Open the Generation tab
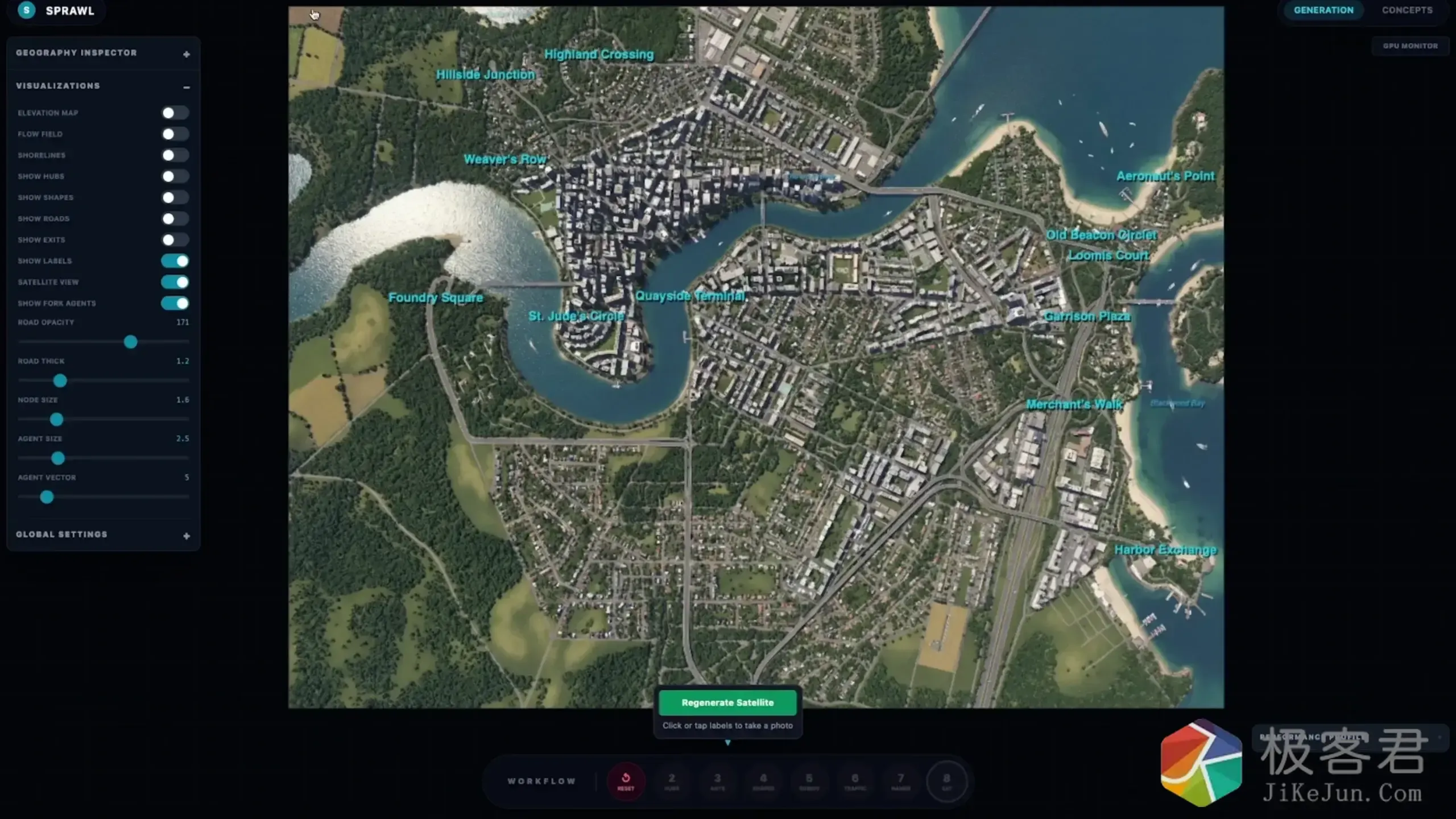Image resolution: width=1456 pixels, height=819 pixels. pyautogui.click(x=1323, y=10)
